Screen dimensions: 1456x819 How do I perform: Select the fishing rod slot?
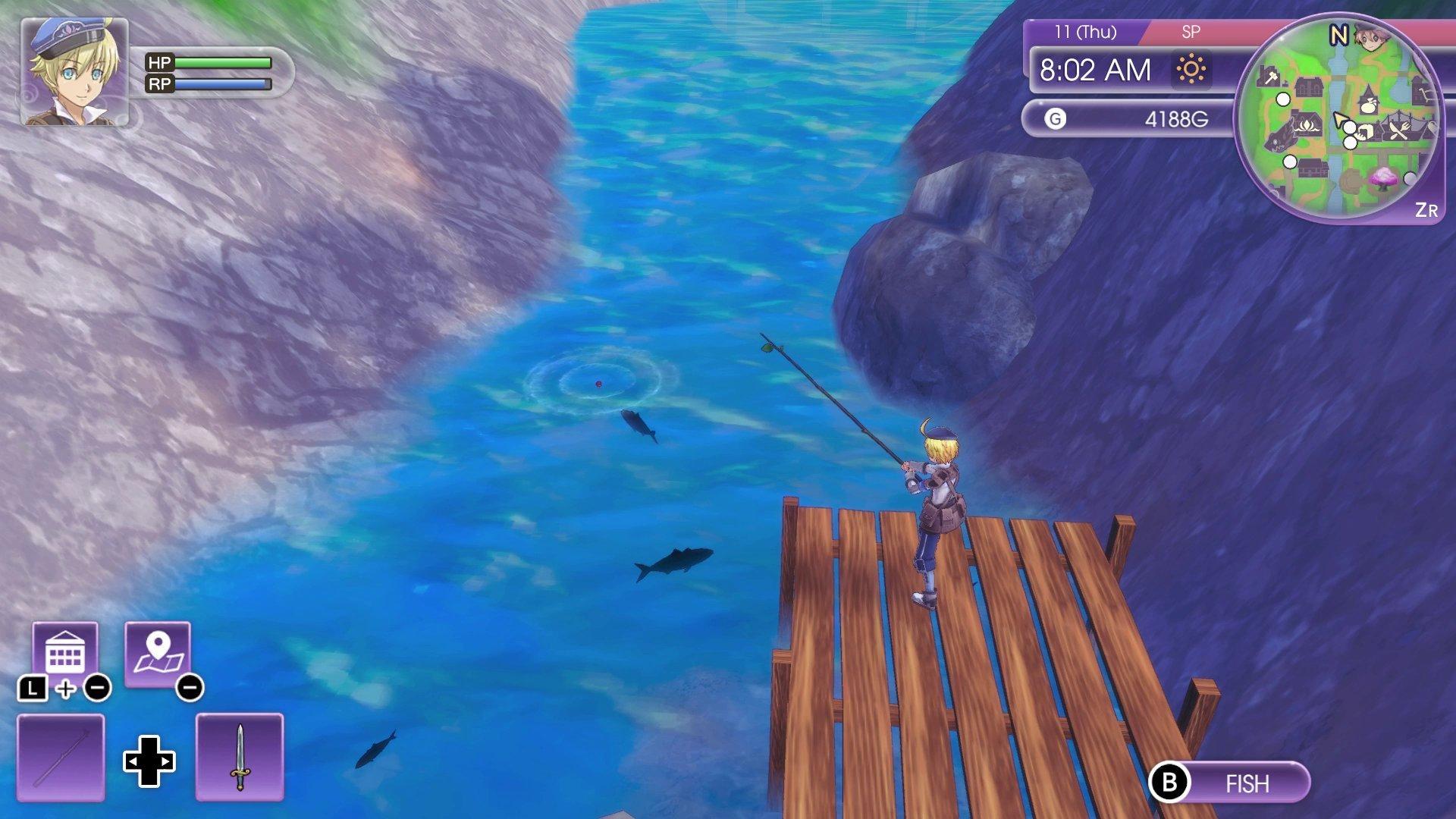[x=61, y=757]
